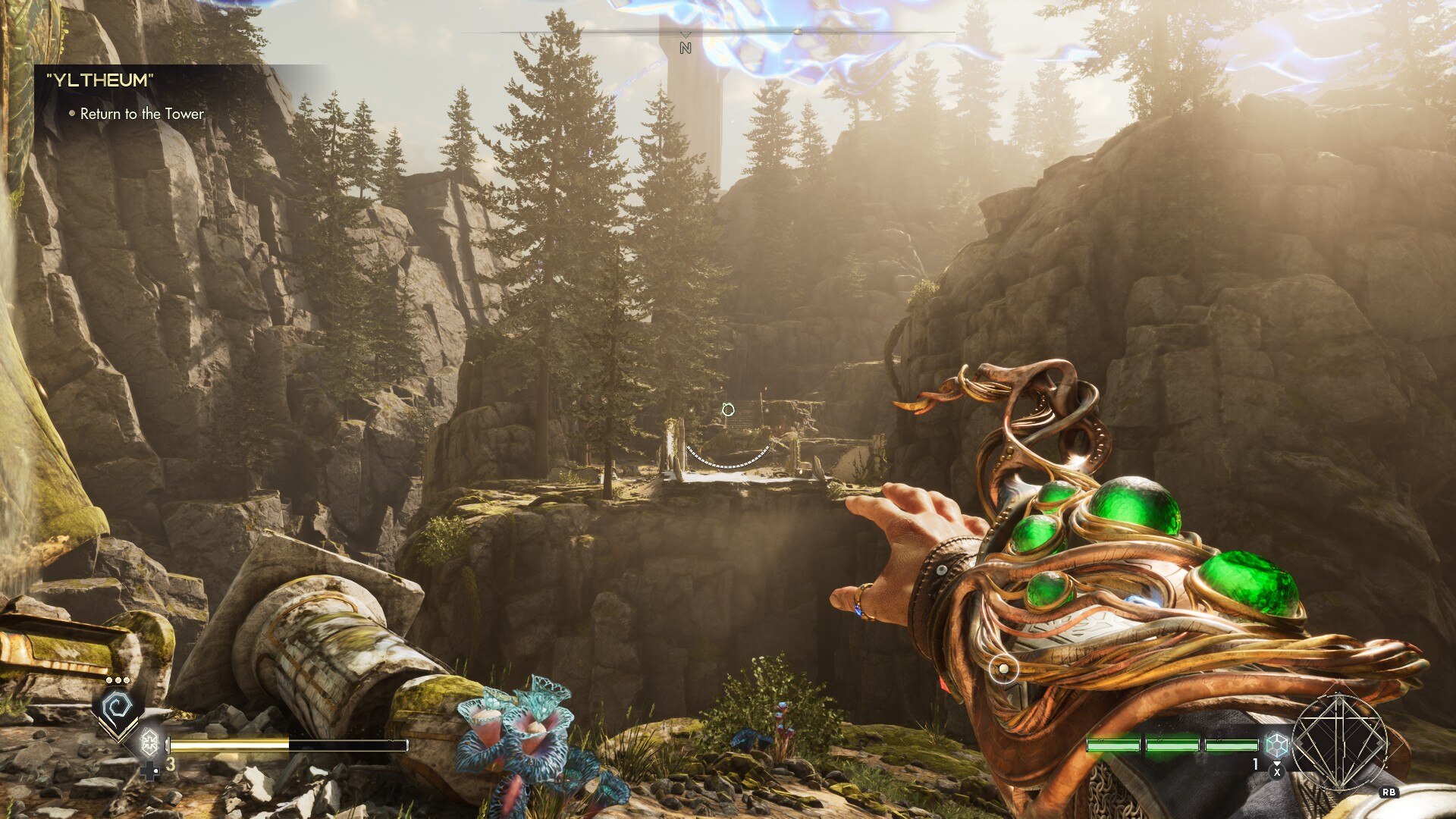Use the mana crystal cube icon

pyautogui.click(x=1277, y=744)
